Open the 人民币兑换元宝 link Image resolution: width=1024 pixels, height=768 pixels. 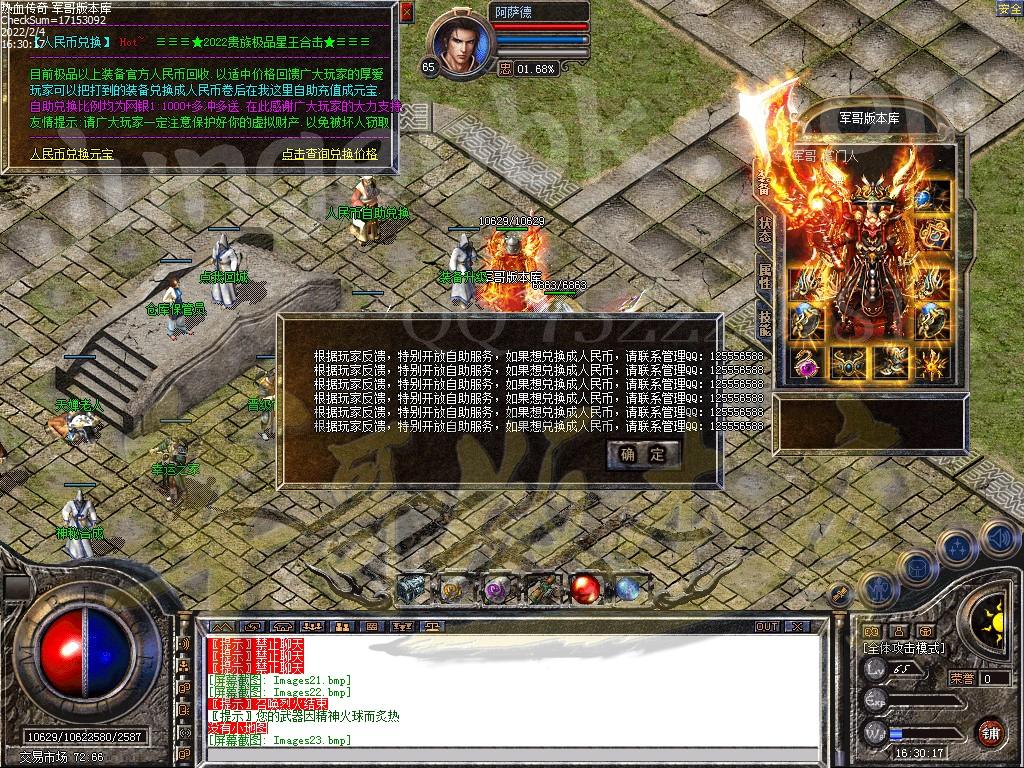tap(71, 154)
